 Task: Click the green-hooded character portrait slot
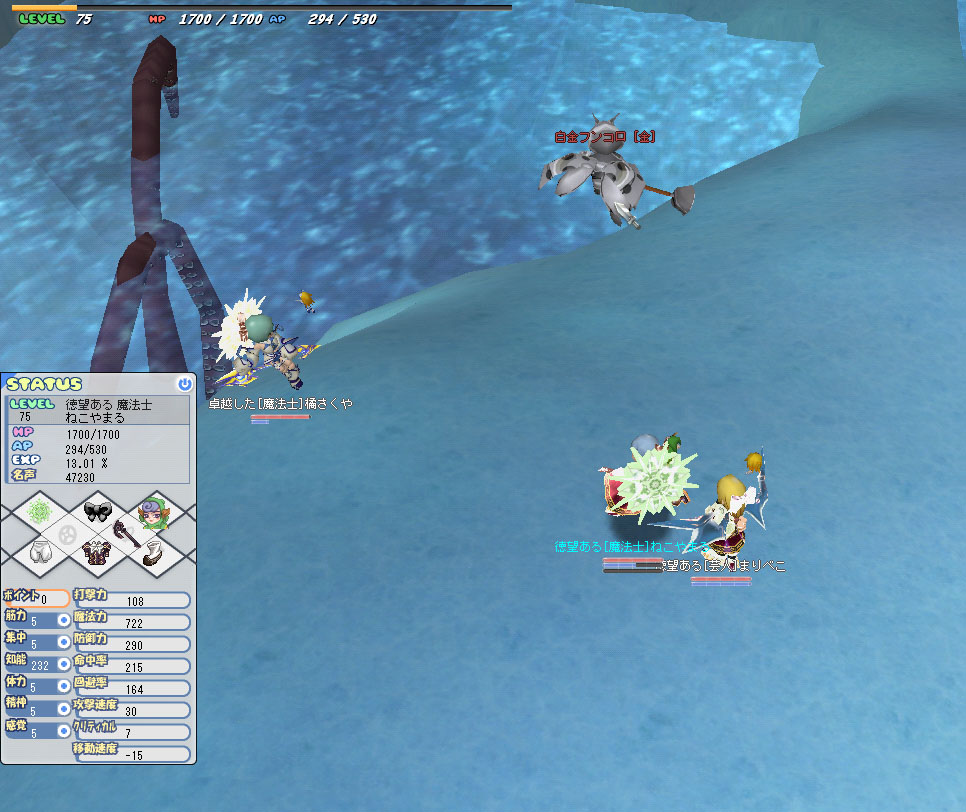tap(153, 512)
